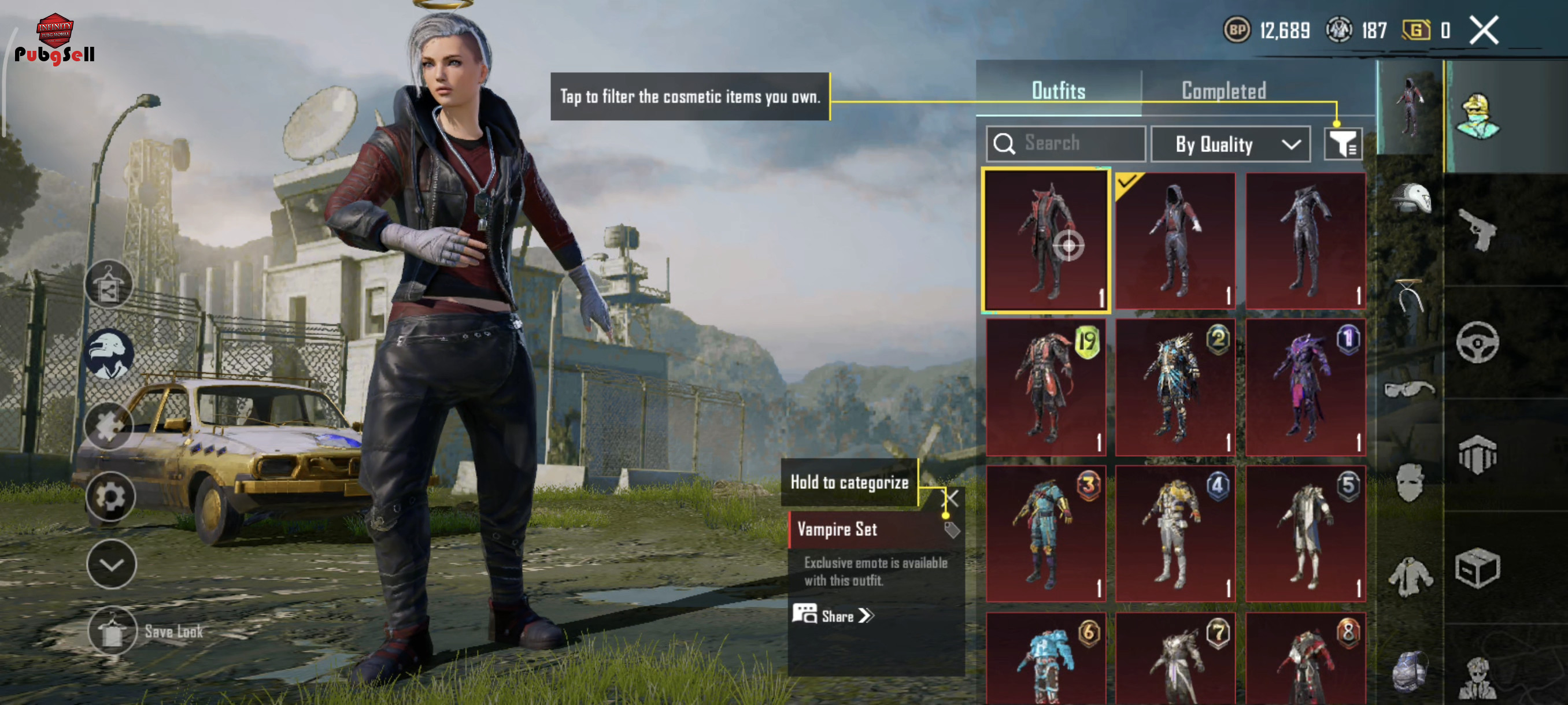Screen dimensions: 1568x705
Task: Open the vehicle steering wheel category
Action: tap(1478, 343)
